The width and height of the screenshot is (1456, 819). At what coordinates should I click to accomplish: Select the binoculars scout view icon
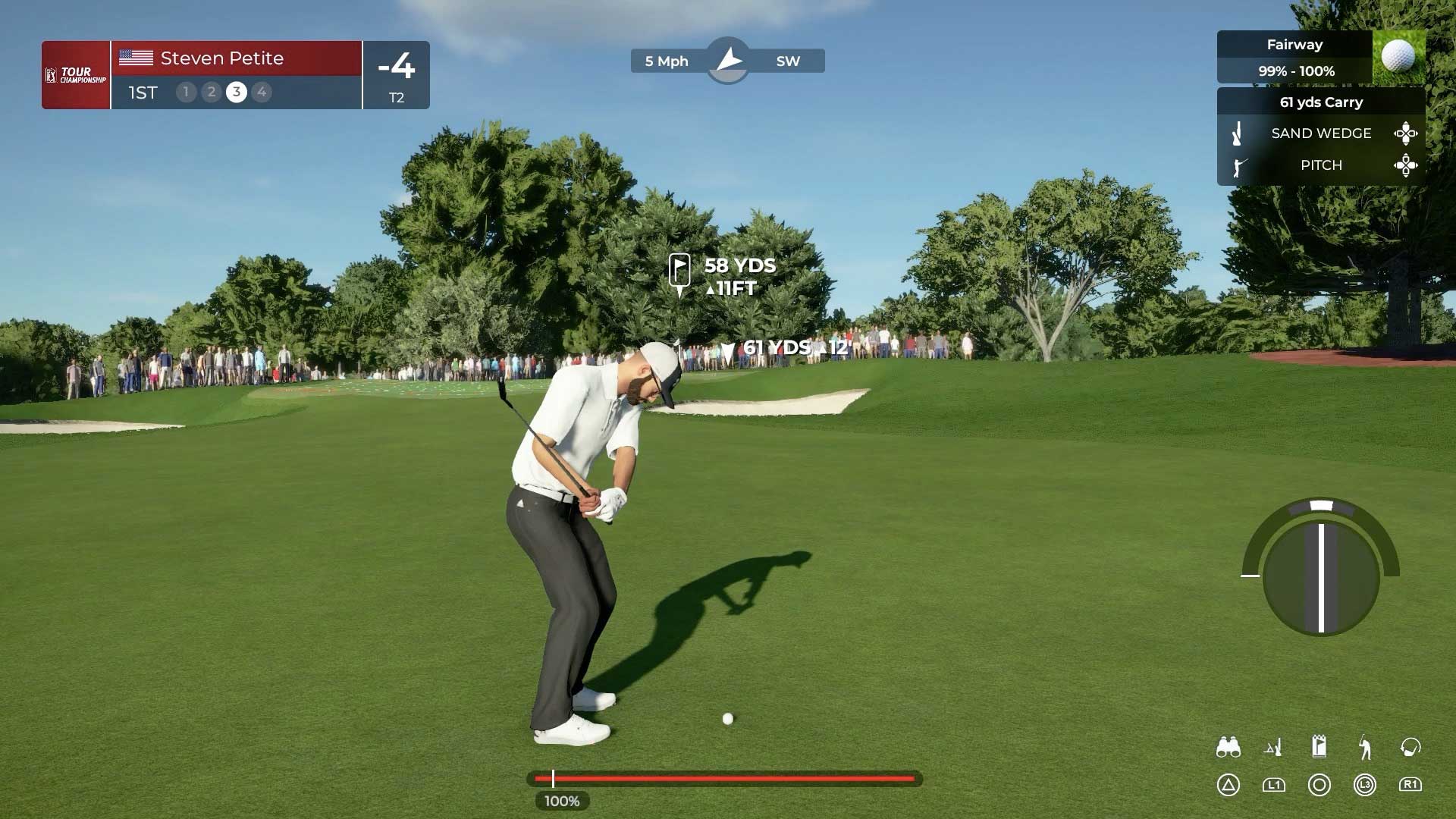click(x=1229, y=747)
